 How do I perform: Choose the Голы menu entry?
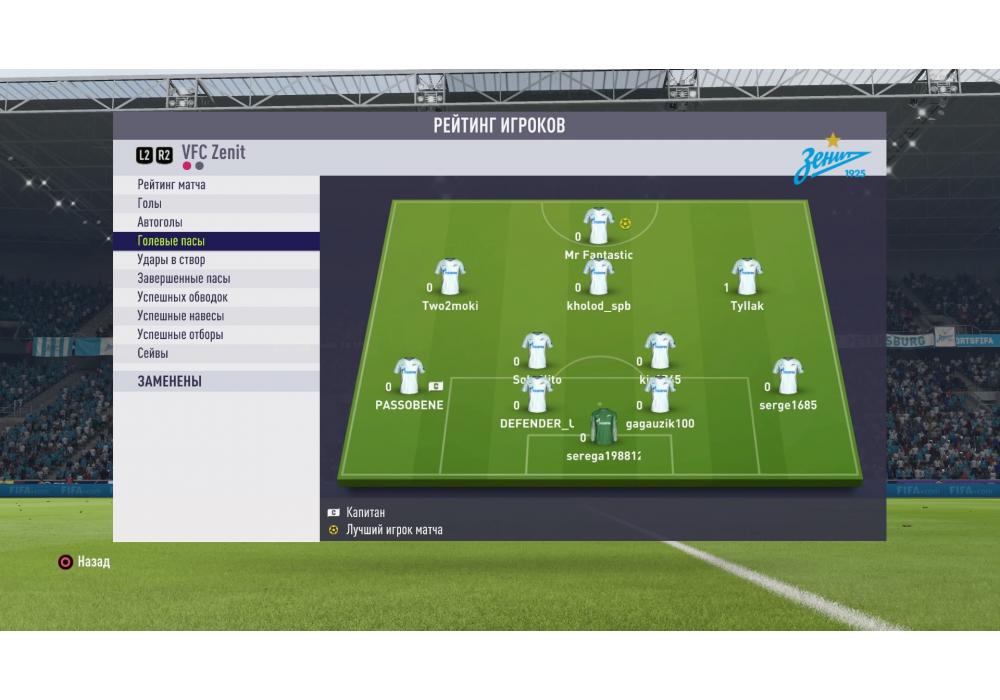tap(150, 204)
